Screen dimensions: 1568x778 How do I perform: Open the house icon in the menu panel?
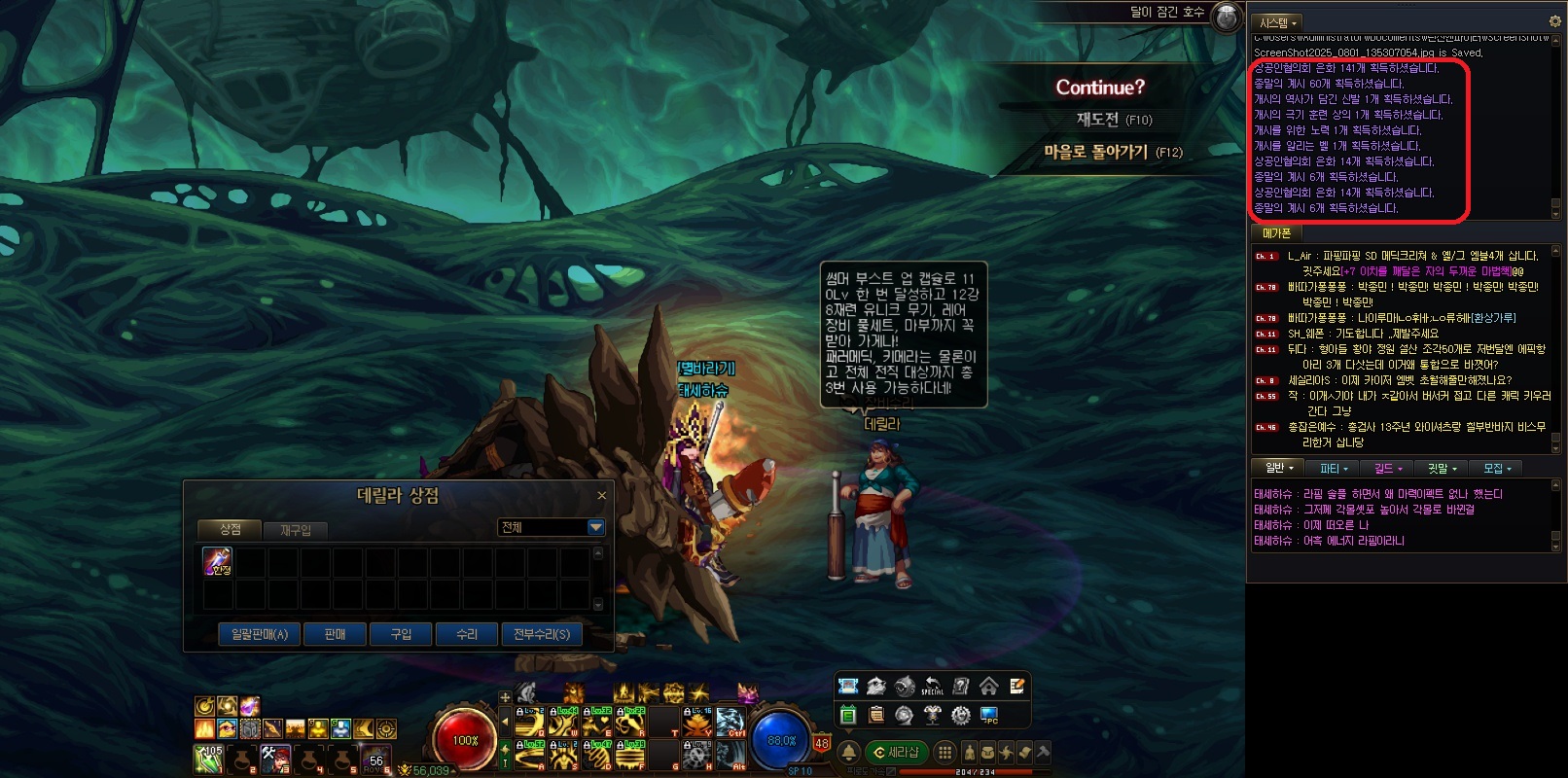(988, 686)
